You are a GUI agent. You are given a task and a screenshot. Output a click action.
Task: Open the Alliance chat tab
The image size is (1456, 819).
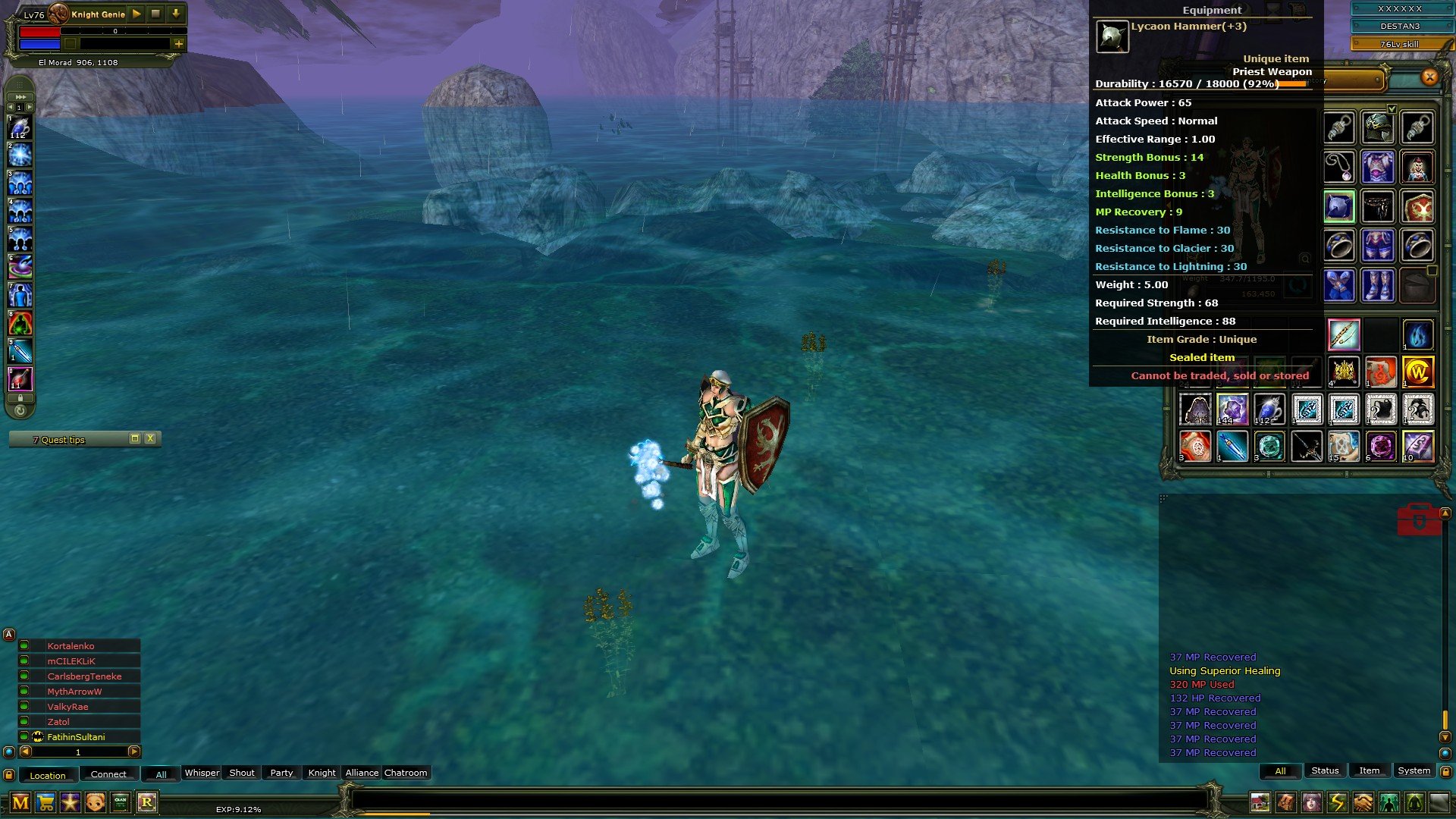[x=362, y=773]
